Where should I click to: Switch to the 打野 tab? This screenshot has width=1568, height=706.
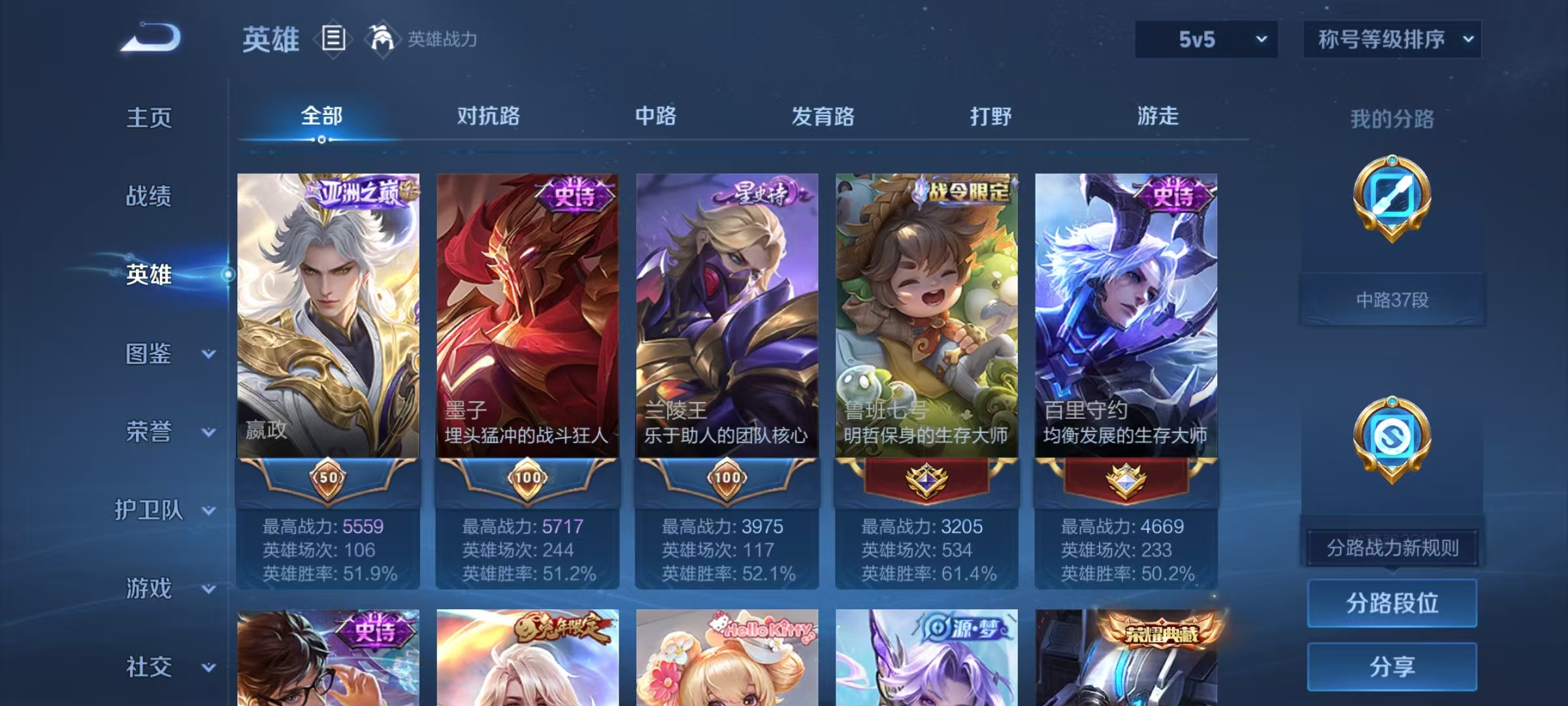click(990, 116)
